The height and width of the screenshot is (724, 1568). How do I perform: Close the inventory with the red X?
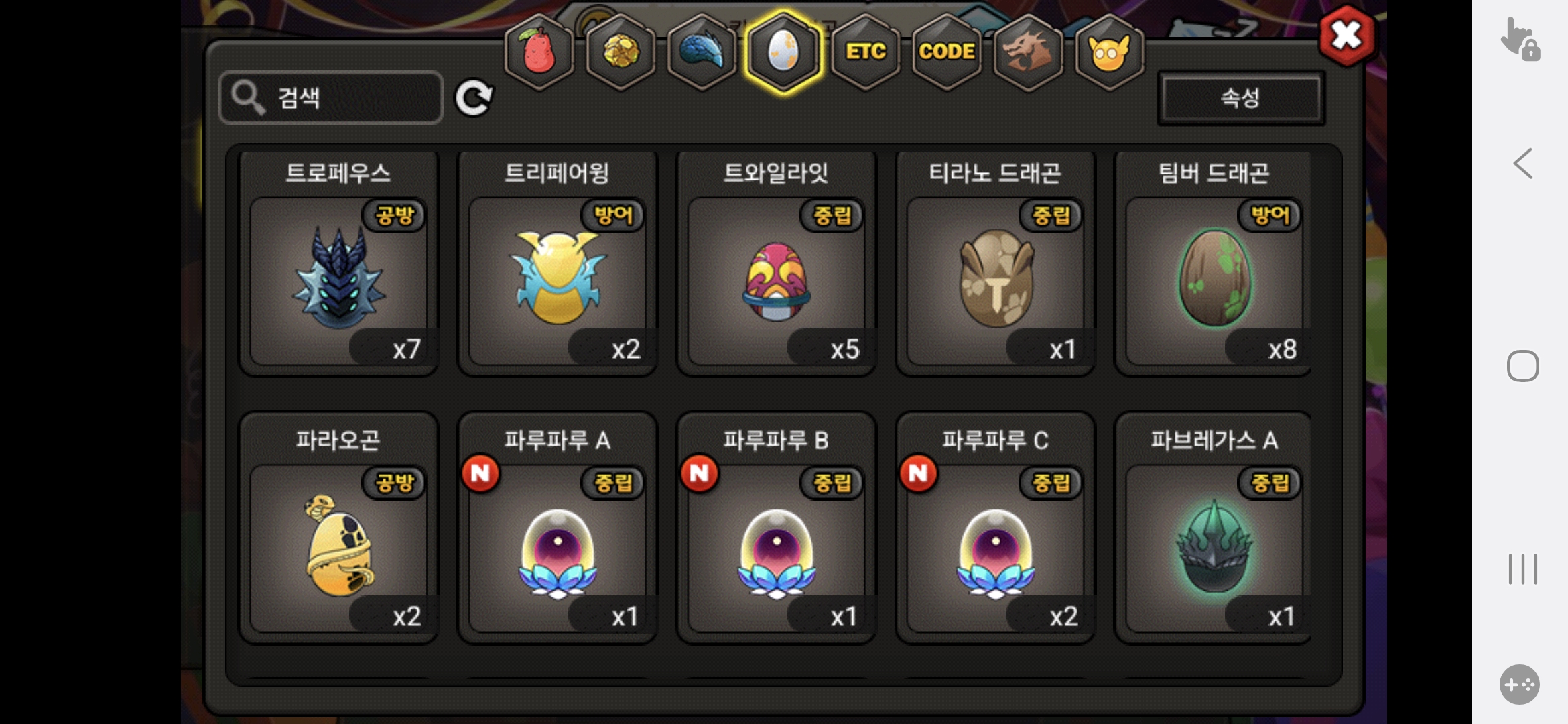click(1346, 36)
